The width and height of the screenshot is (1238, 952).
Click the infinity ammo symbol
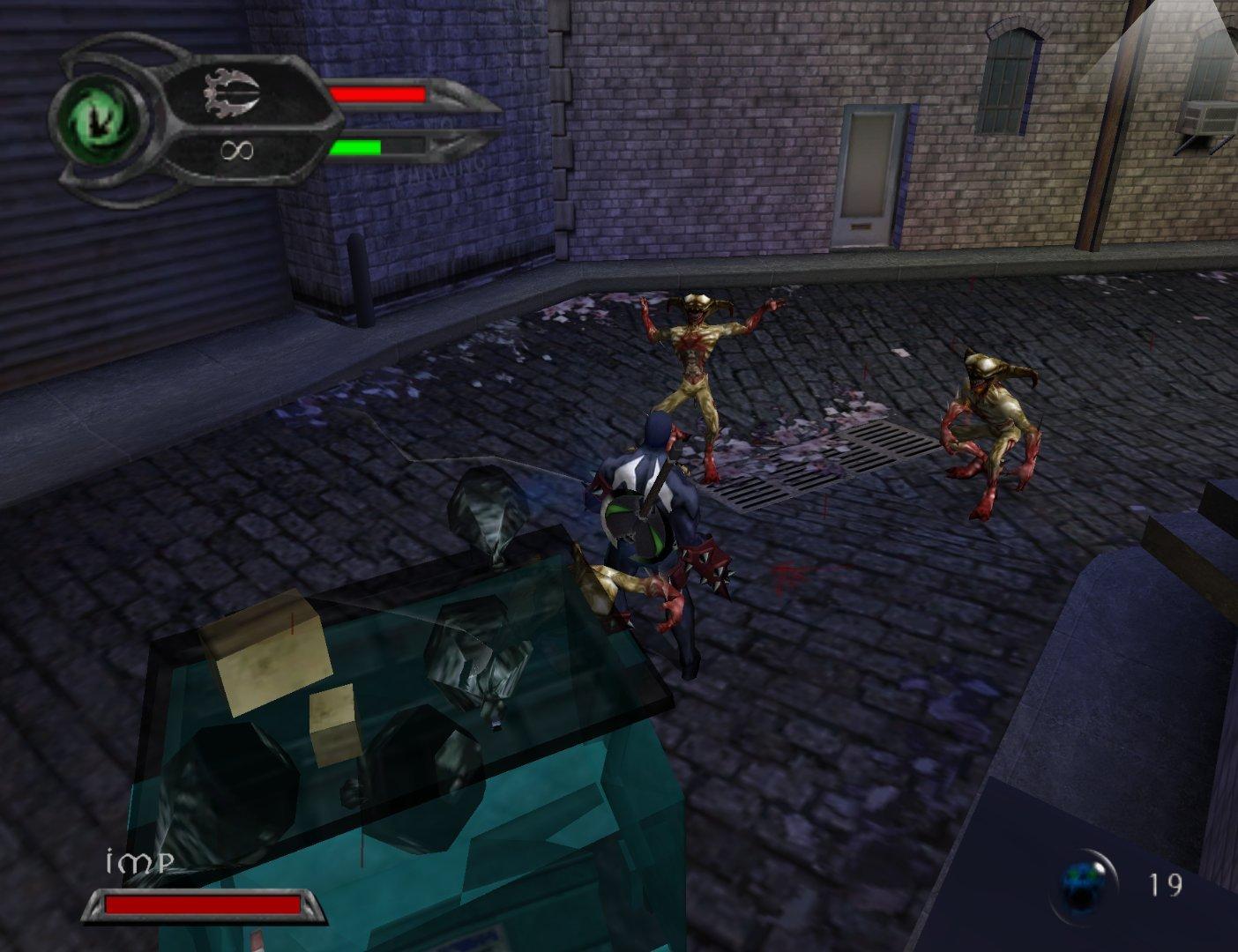pos(236,152)
